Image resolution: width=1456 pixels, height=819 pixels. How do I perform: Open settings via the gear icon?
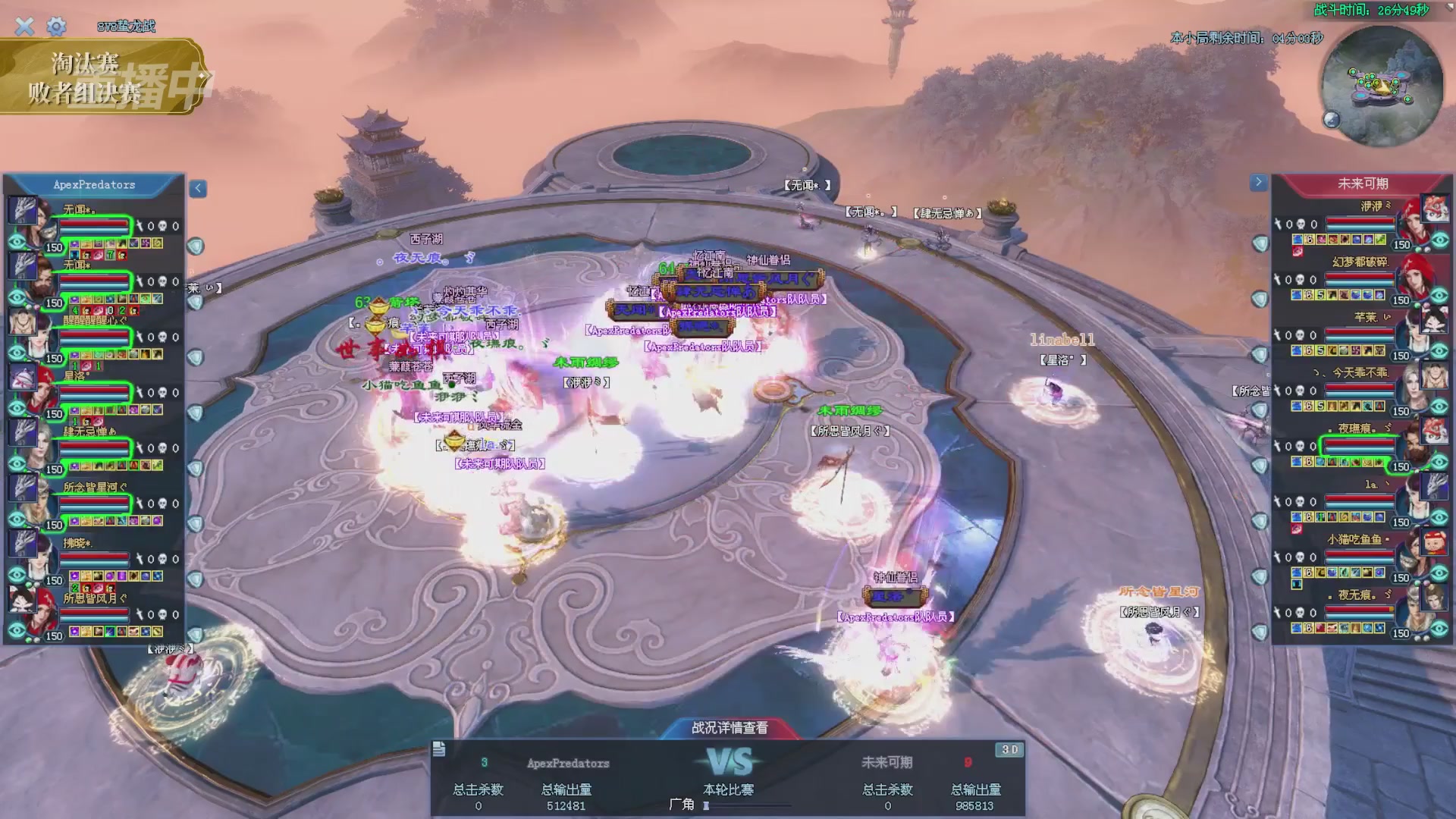(x=56, y=27)
